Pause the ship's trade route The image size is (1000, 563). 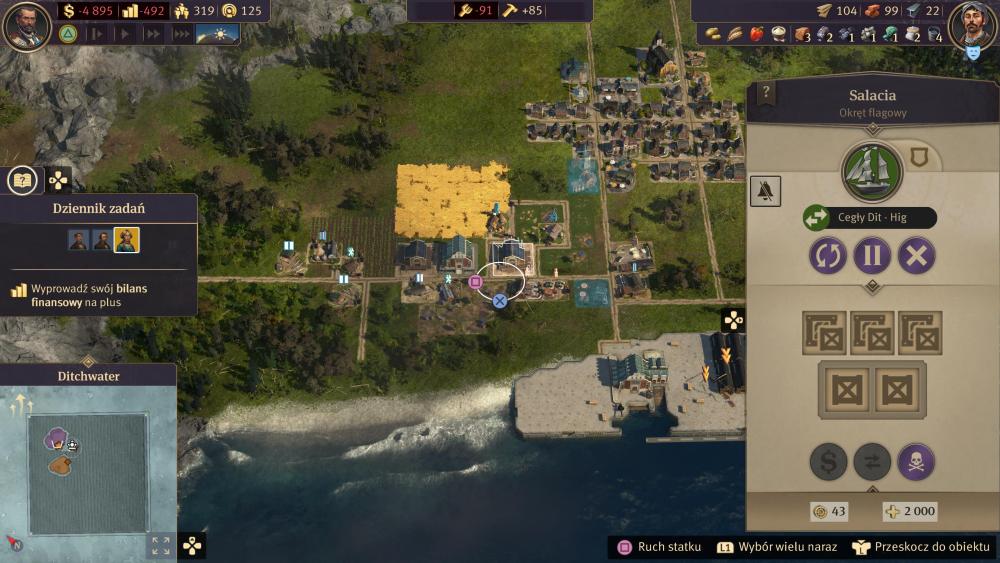(872, 255)
